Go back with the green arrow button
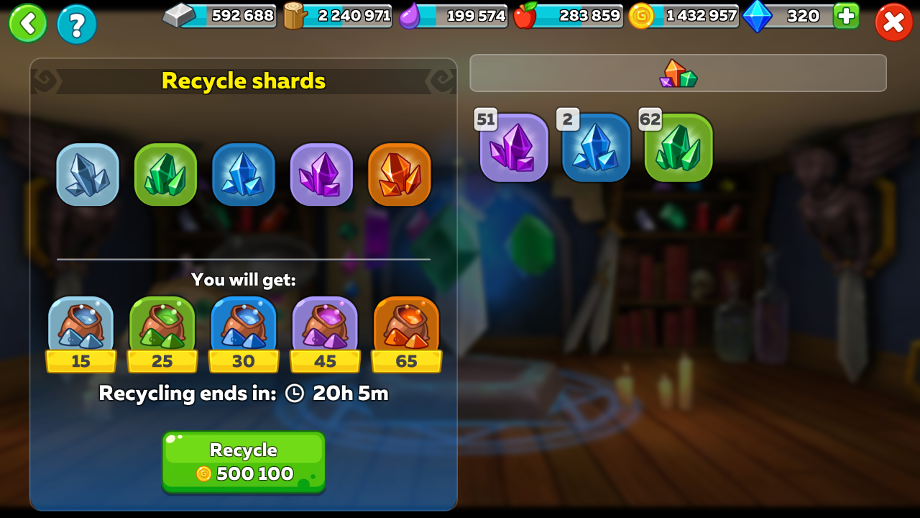Viewport: 920px width, 518px height. [28, 23]
